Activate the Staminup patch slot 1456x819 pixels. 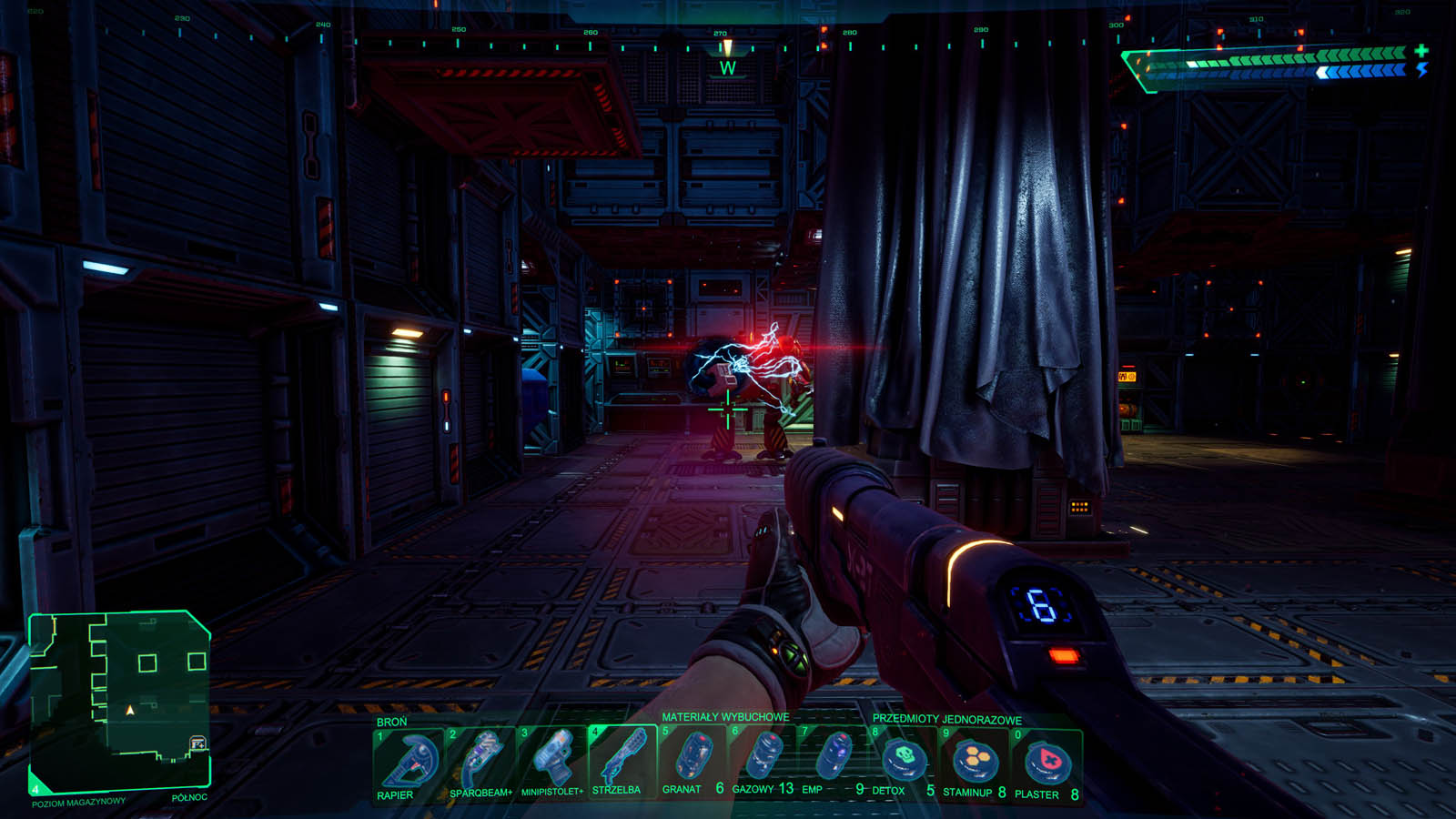tap(975, 763)
